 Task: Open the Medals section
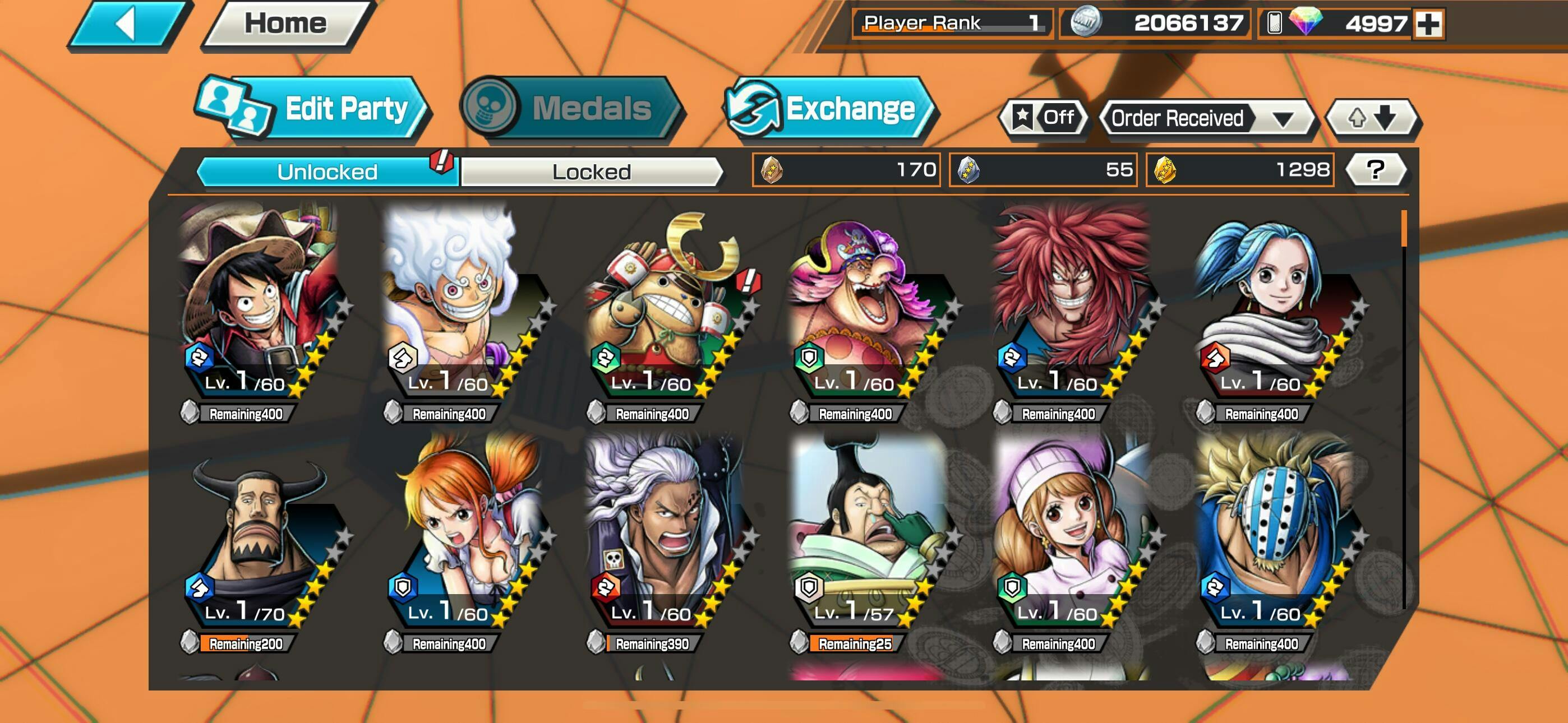tap(570, 109)
